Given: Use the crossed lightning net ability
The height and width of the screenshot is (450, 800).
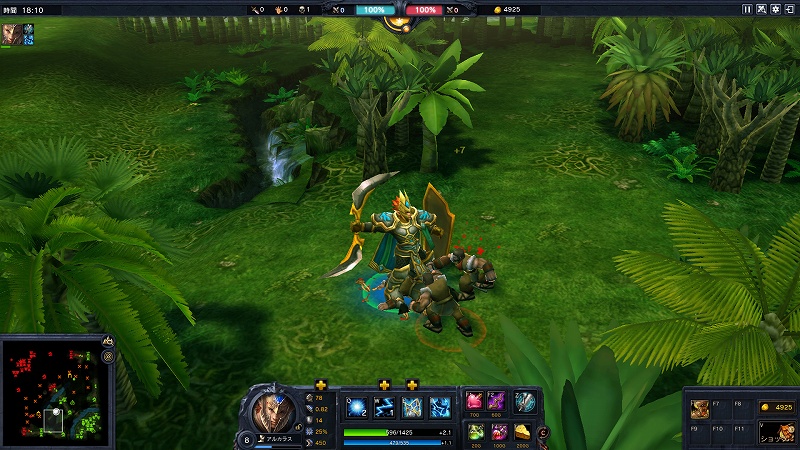Looking at the screenshot, I should pos(412,406).
